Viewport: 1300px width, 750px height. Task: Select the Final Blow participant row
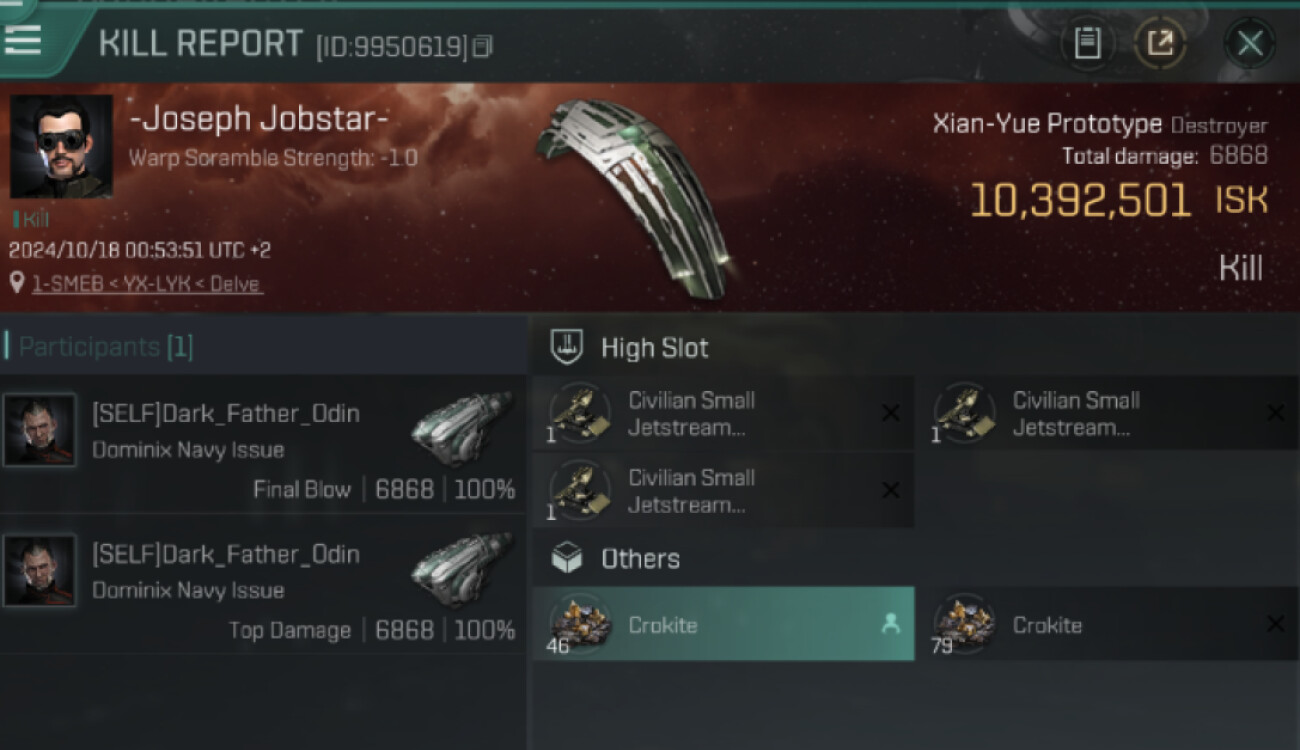(262, 444)
